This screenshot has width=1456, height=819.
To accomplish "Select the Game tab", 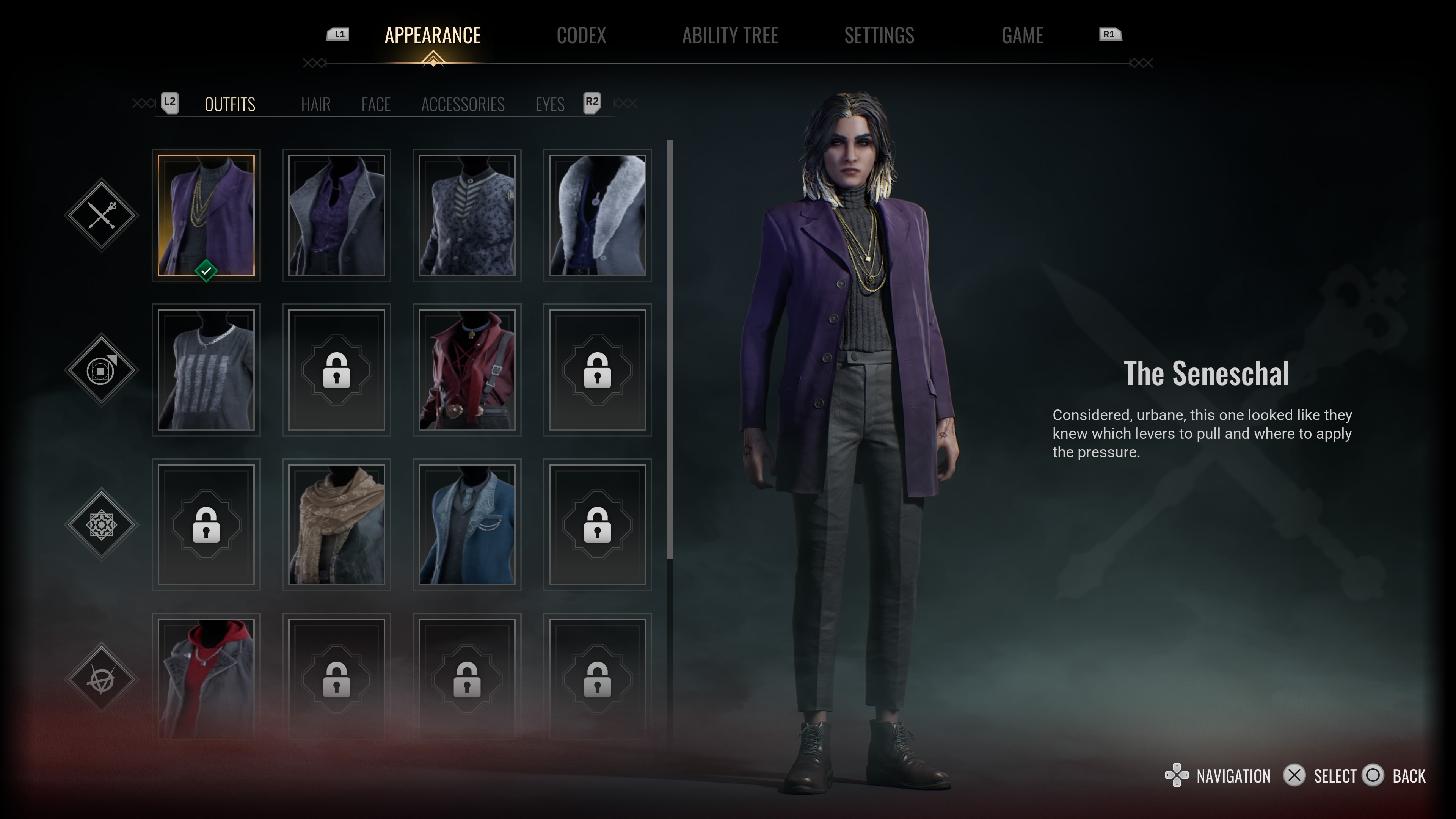I will (x=1022, y=36).
